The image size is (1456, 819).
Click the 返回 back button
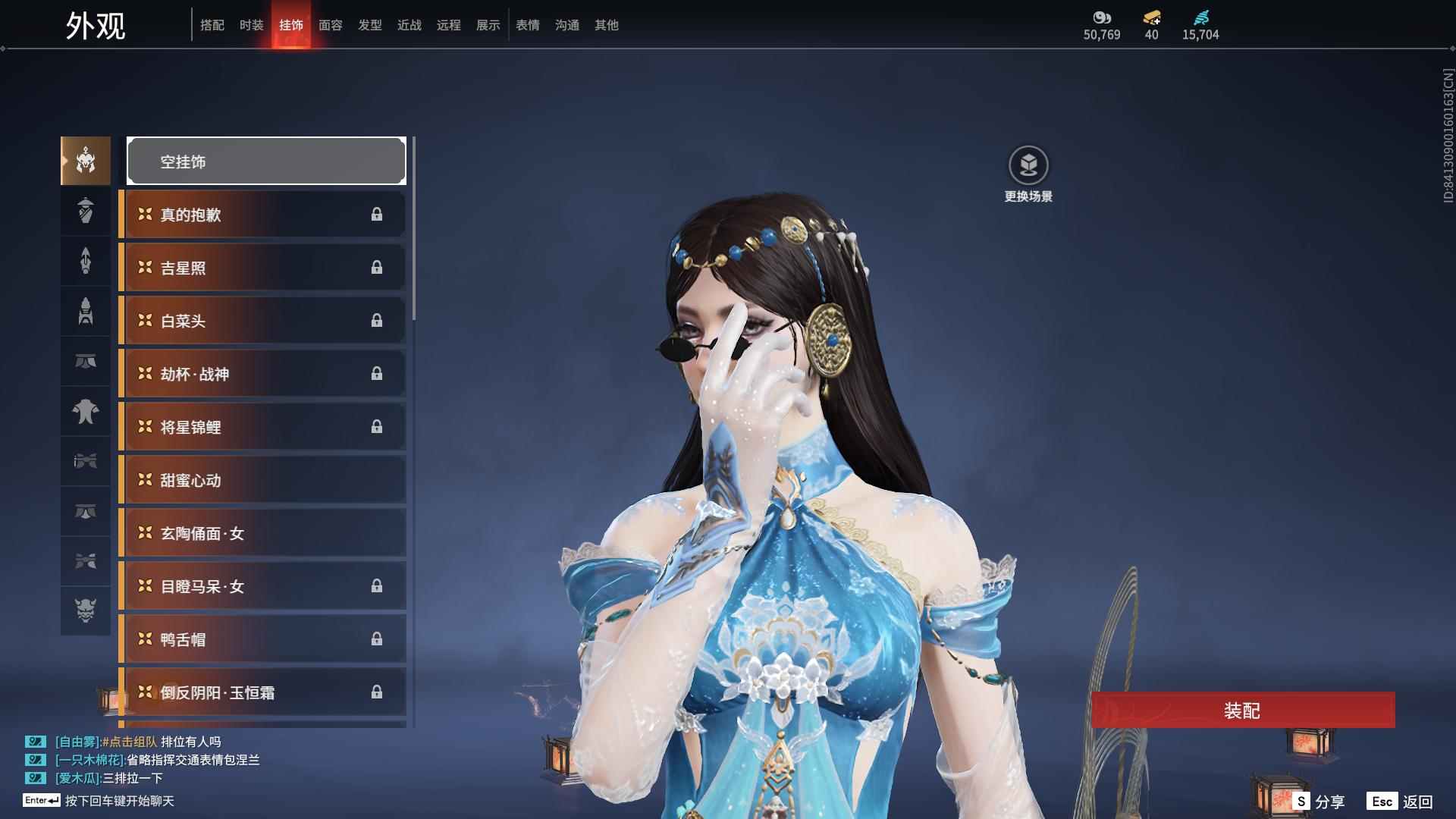1401,802
